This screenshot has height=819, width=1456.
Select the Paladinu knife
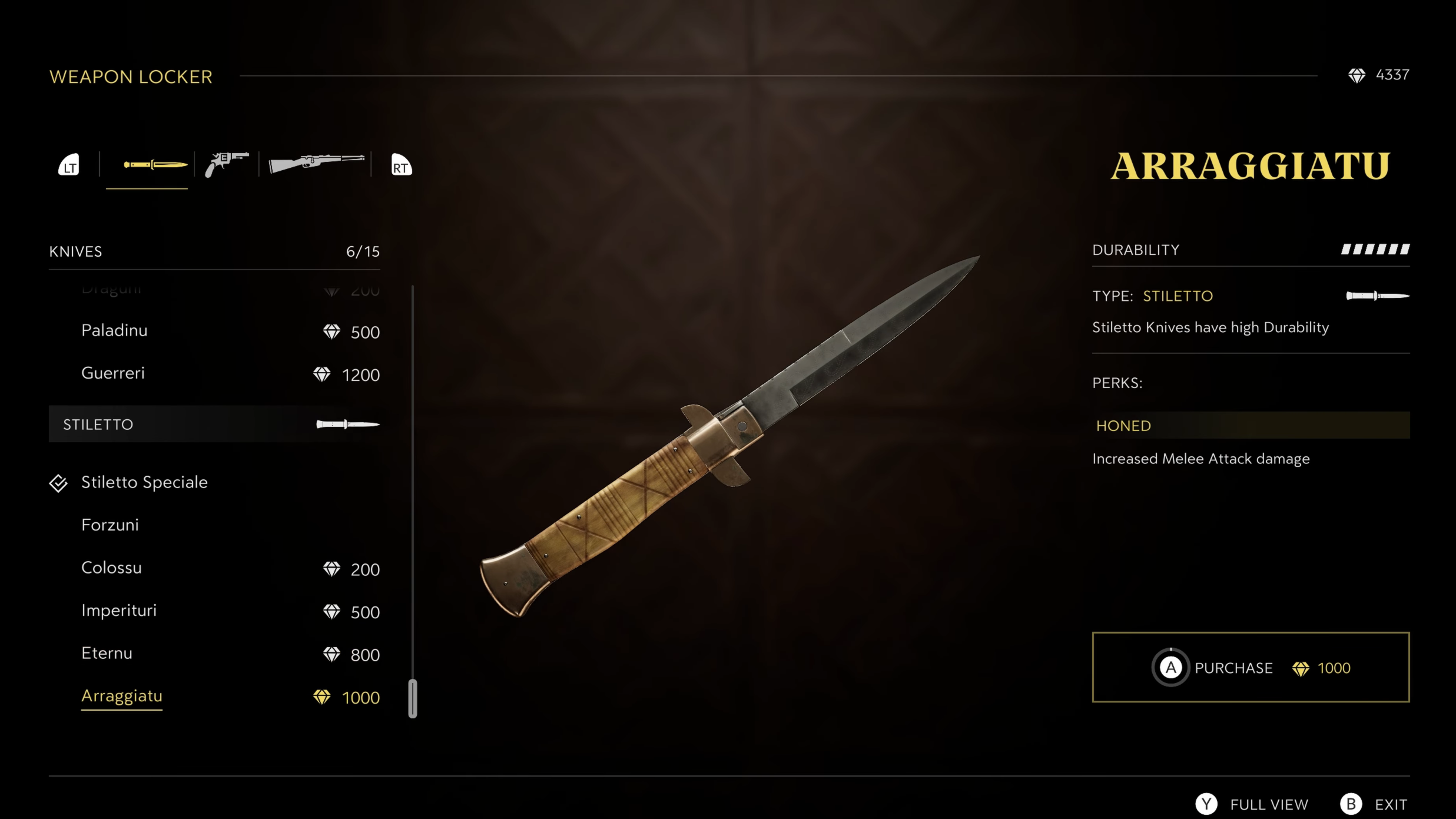click(x=114, y=331)
